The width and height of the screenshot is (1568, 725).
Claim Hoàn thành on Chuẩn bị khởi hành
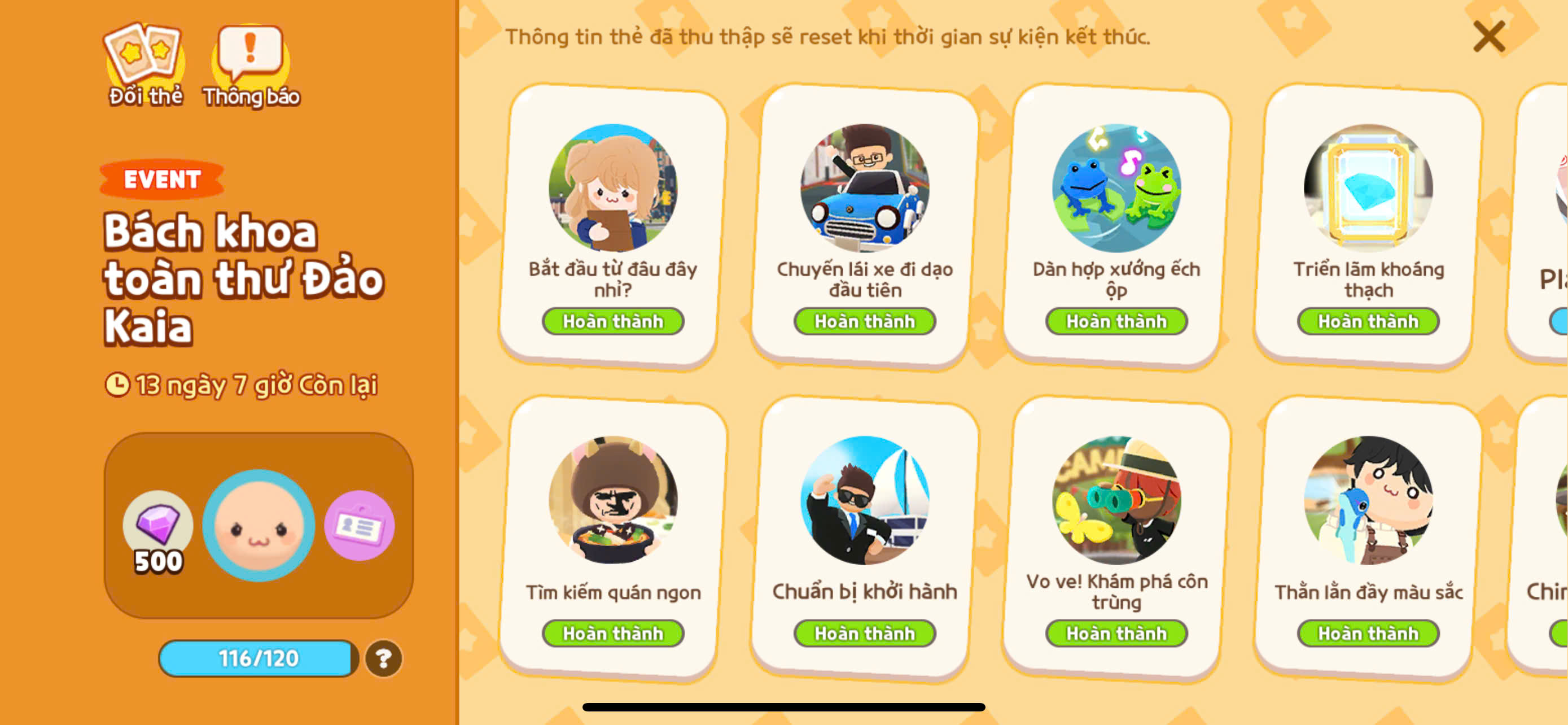click(x=865, y=632)
